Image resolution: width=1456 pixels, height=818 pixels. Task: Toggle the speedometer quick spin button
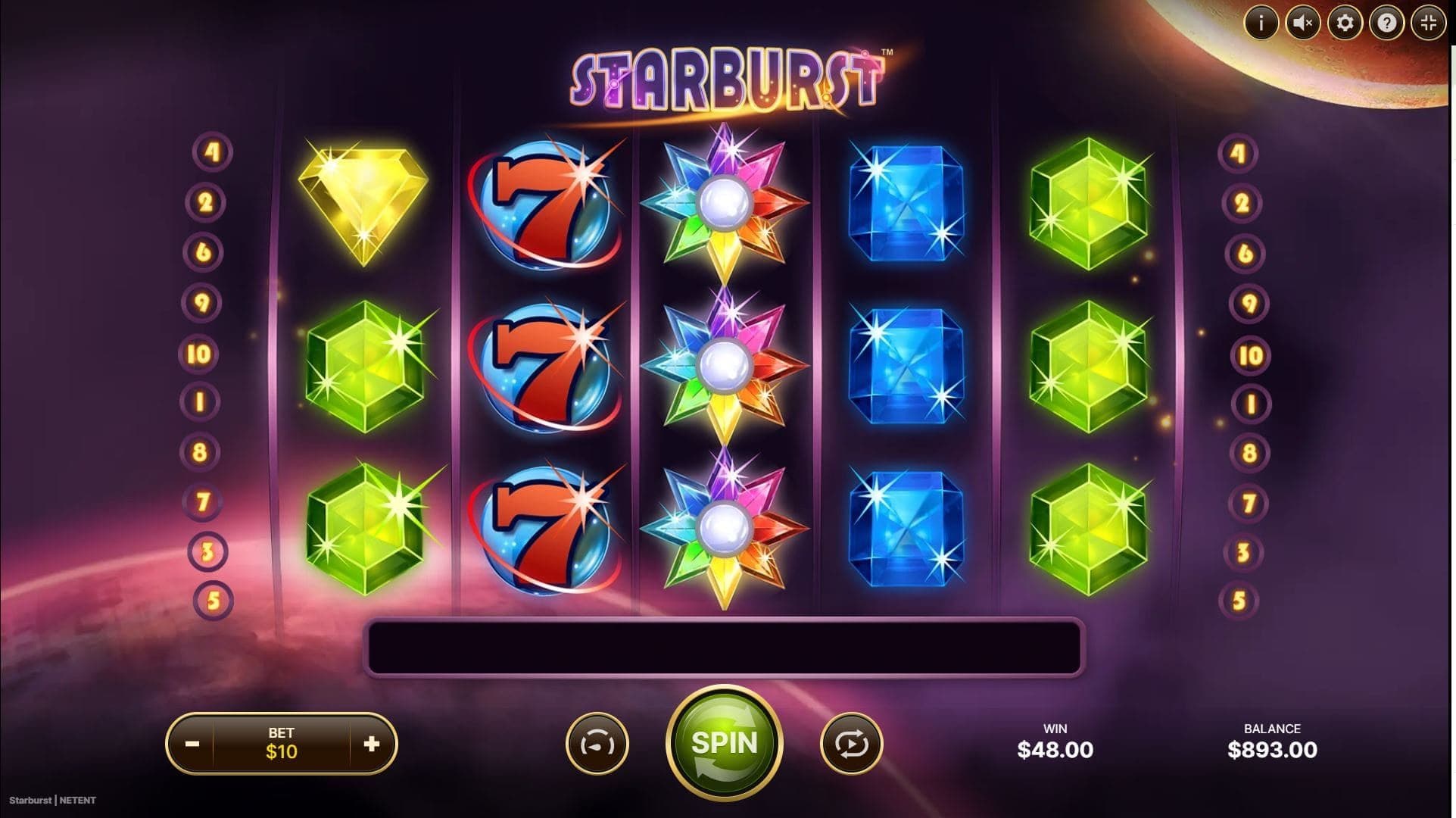click(x=597, y=744)
